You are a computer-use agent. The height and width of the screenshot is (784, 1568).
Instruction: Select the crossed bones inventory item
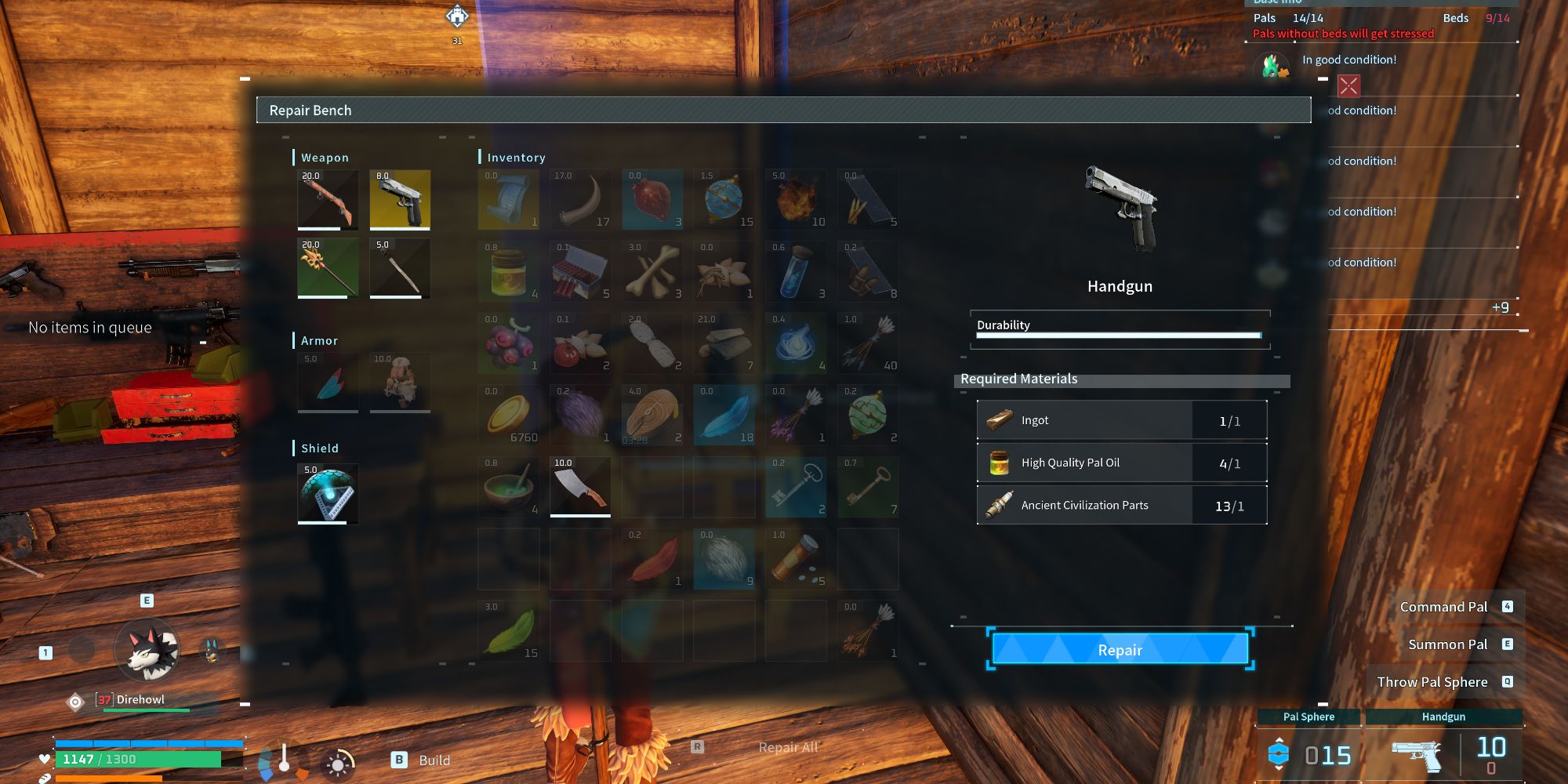click(652, 271)
